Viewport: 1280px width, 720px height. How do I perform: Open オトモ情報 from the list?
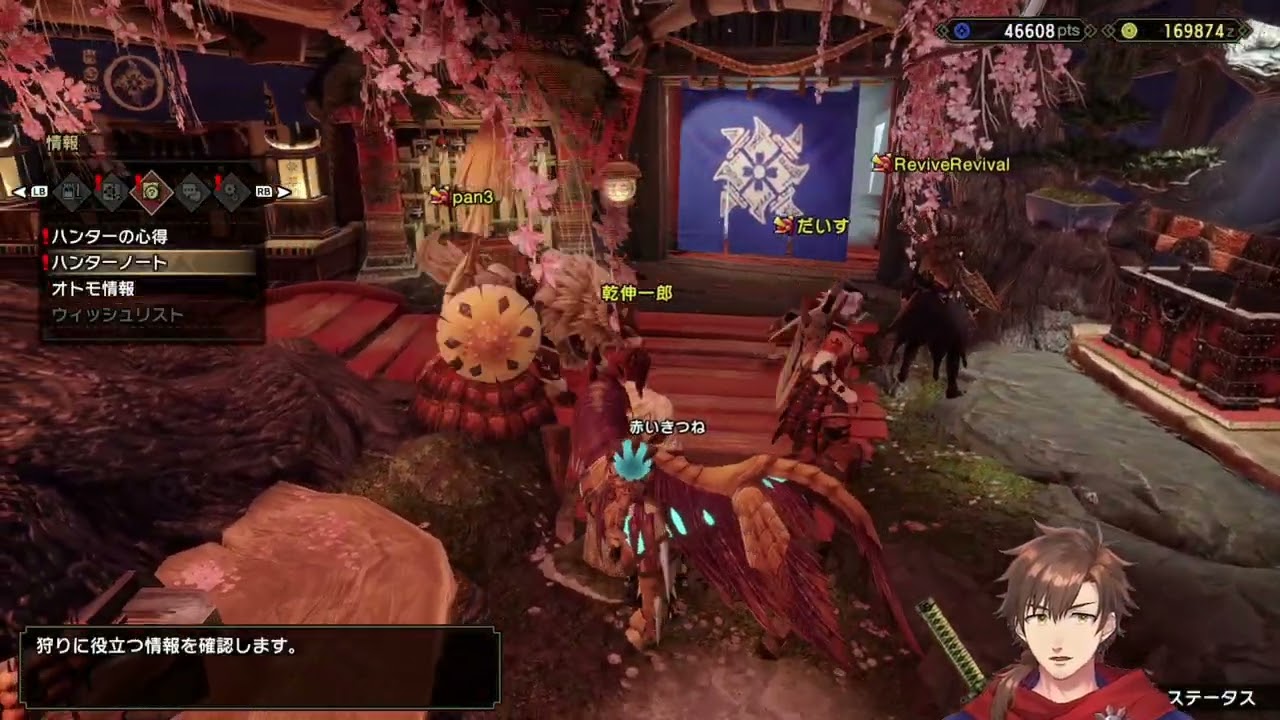[x=93, y=289]
